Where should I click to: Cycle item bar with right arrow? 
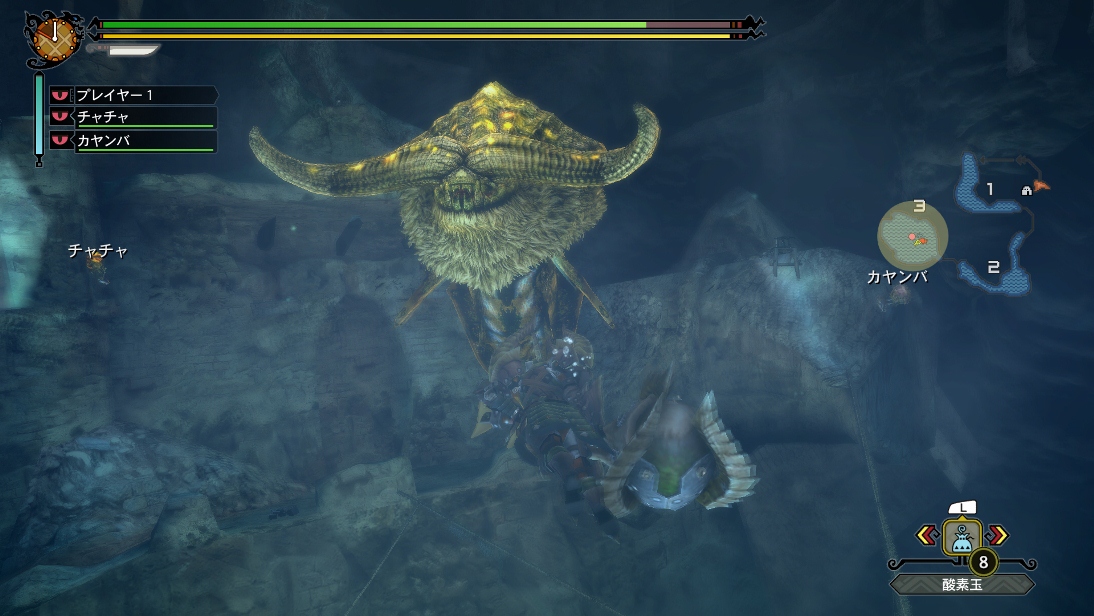tap(997, 535)
